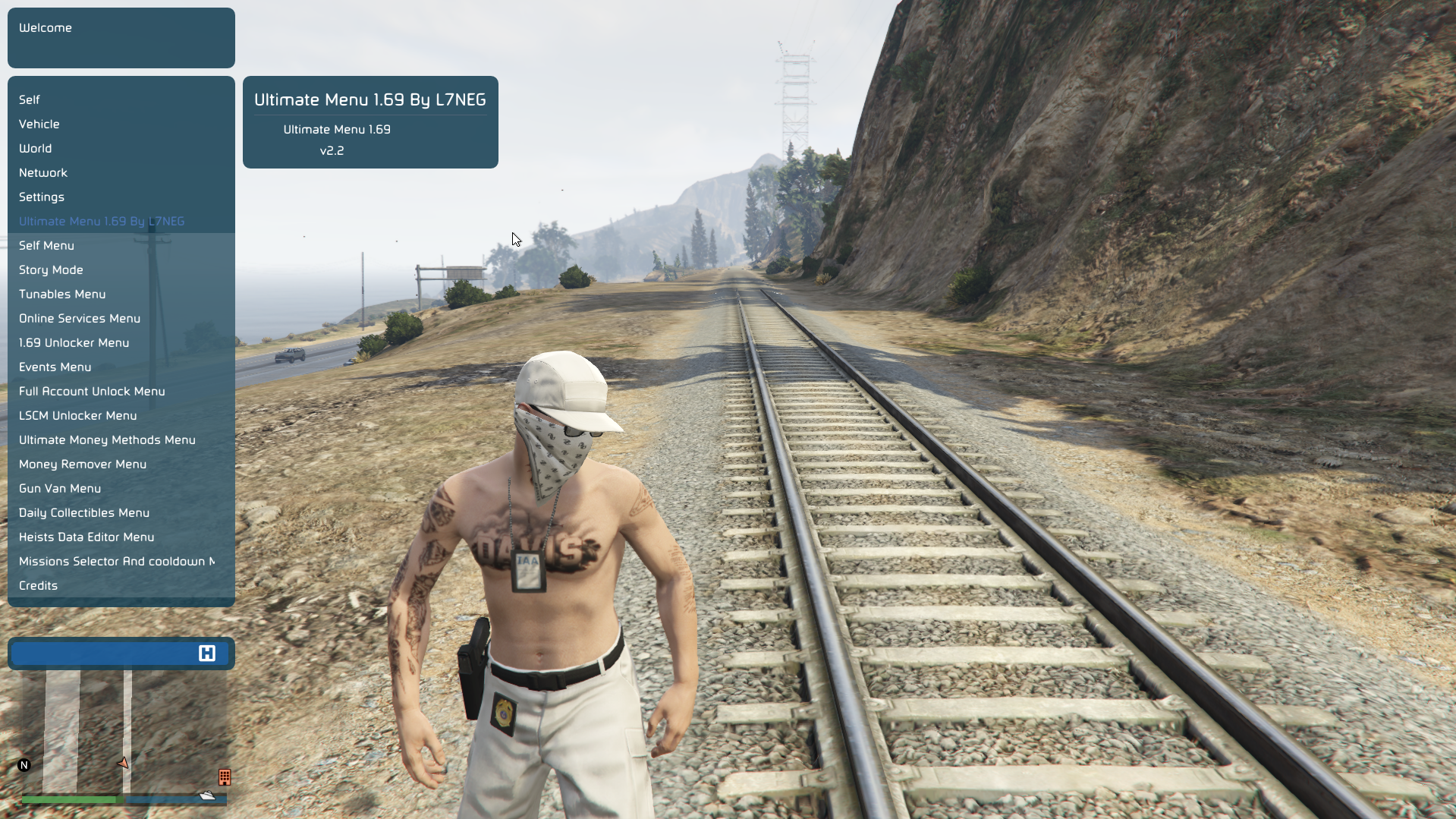Open the Self menu entry
1456x819 pixels.
[x=30, y=99]
